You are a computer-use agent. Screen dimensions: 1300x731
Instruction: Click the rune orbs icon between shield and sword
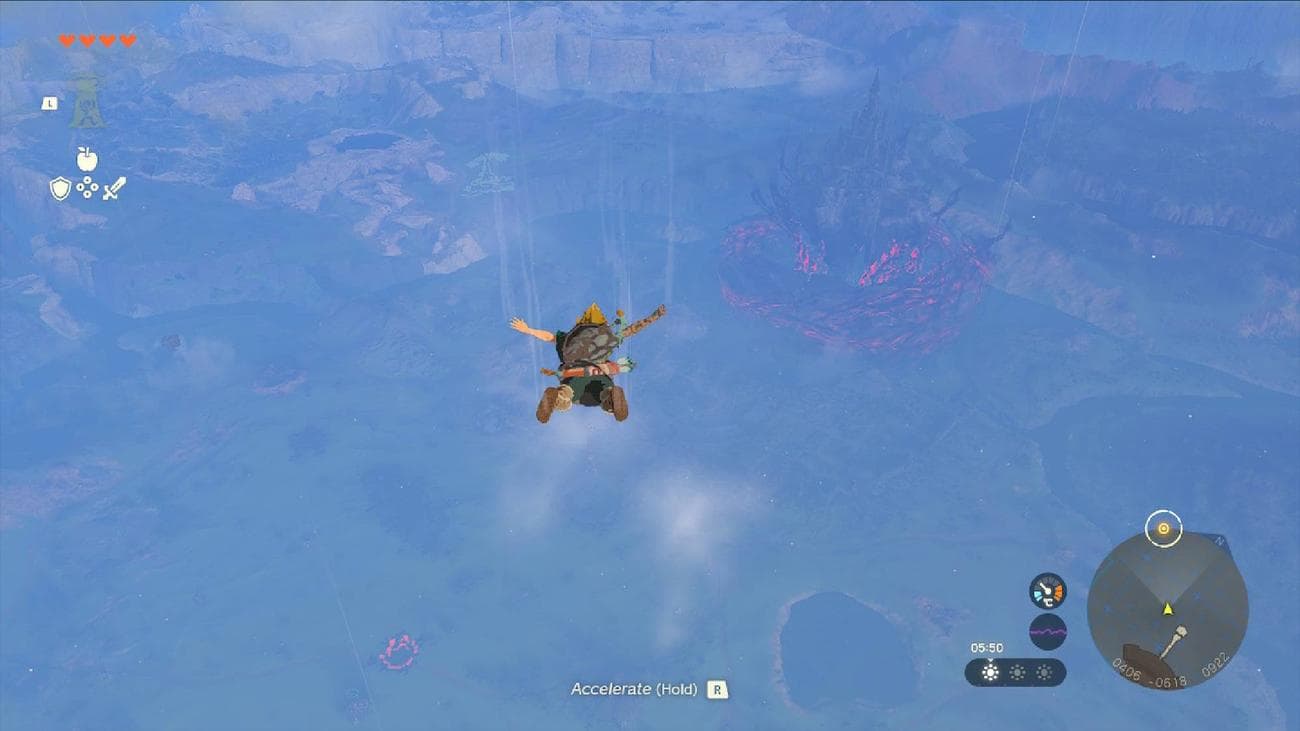pos(86,186)
